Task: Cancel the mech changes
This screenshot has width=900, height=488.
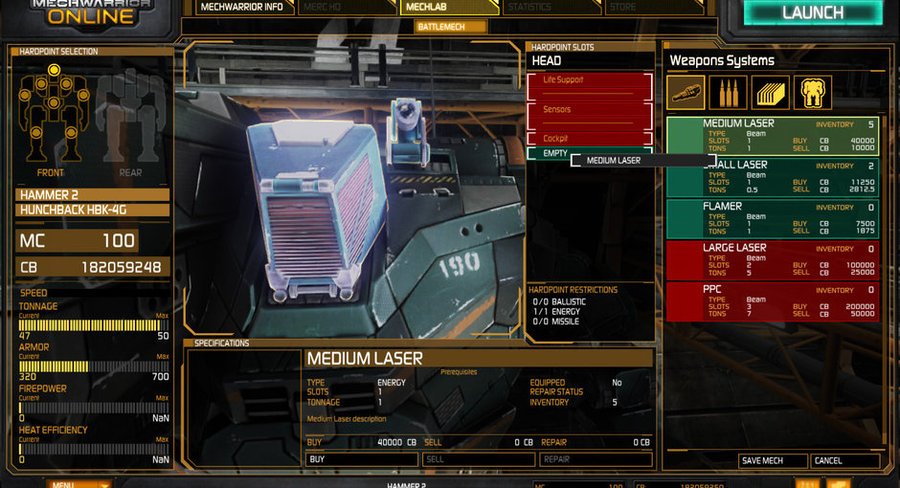Action: pyautogui.click(x=845, y=461)
